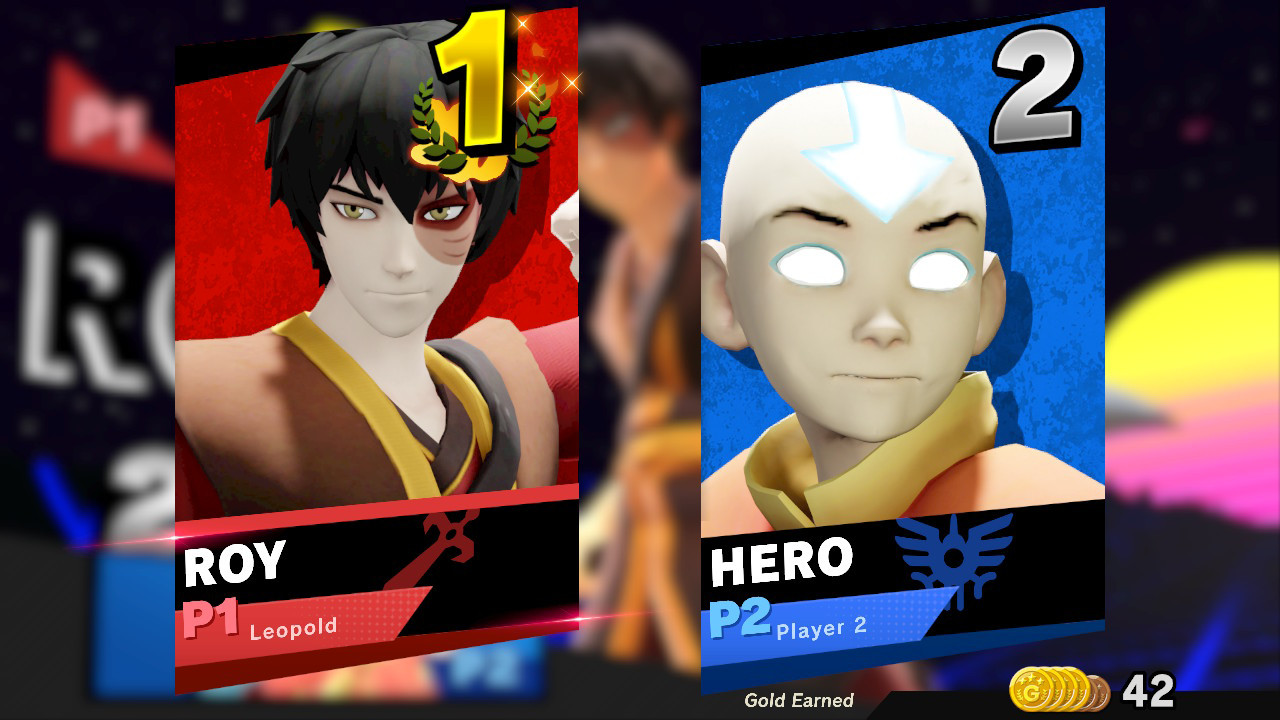The image size is (1280, 720).
Task: Click the Dragon Quest emblem on Hero's card
Action: click(x=957, y=553)
